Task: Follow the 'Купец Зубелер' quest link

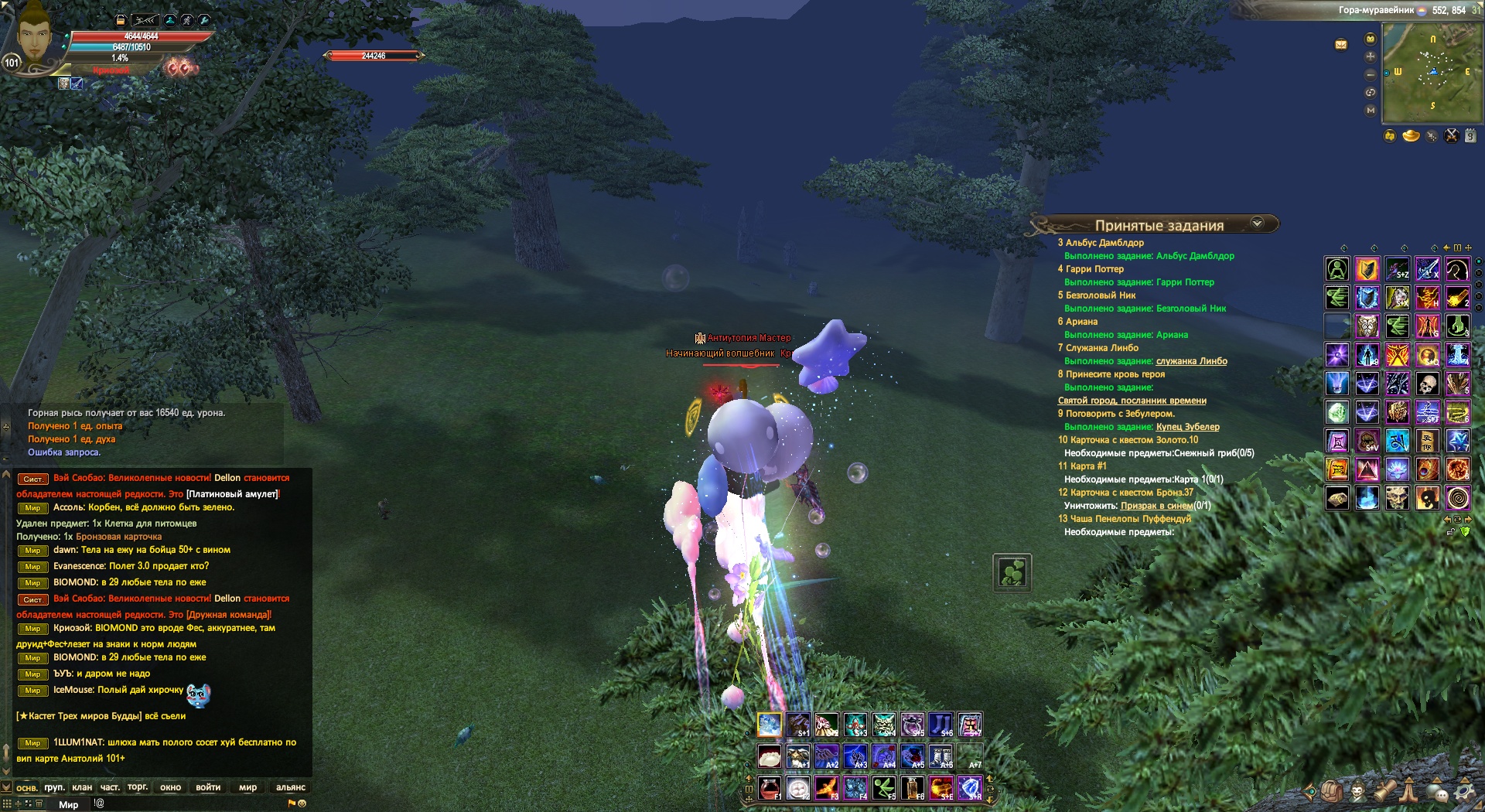Action: (1187, 427)
